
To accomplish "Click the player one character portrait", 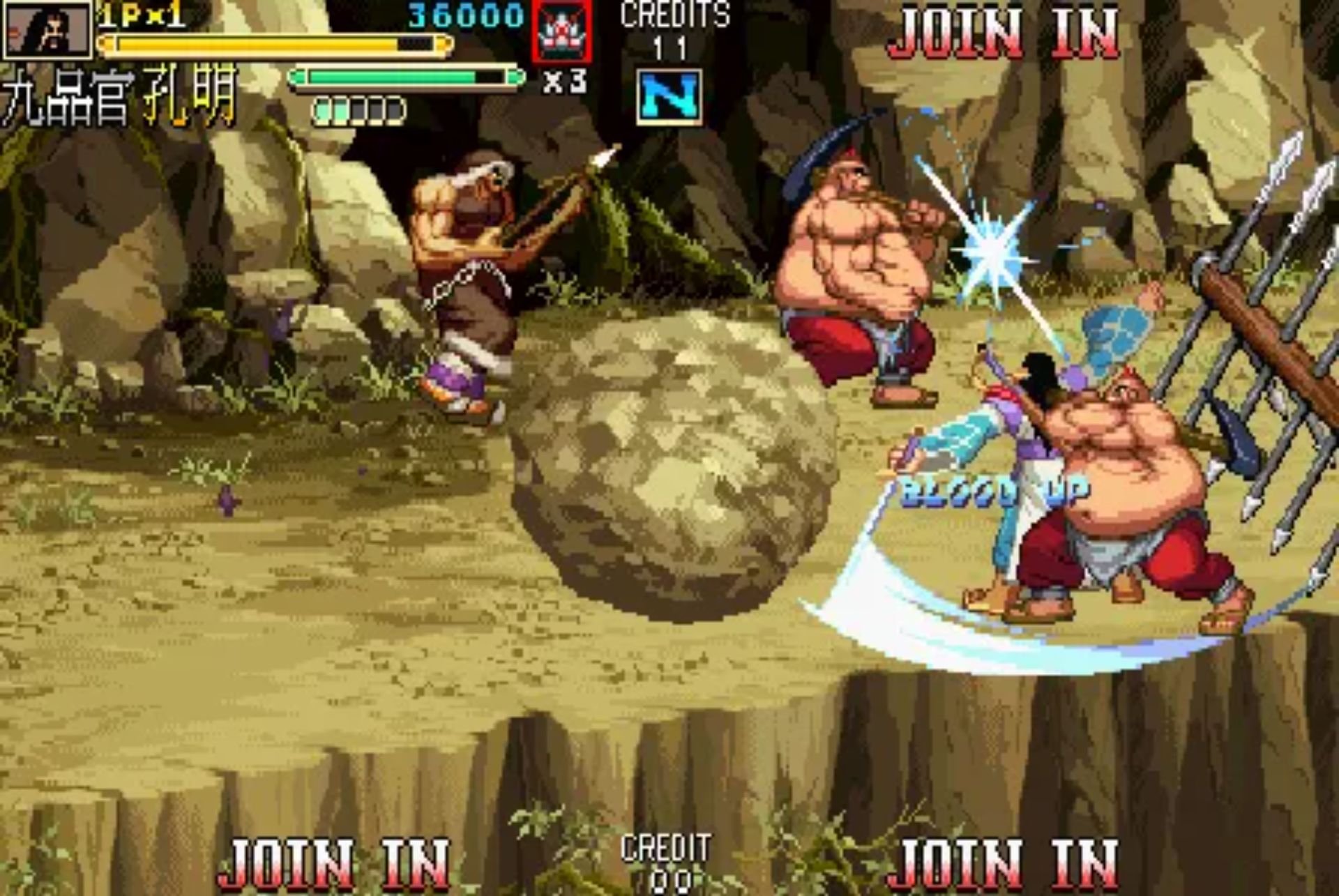I will pos(47,30).
